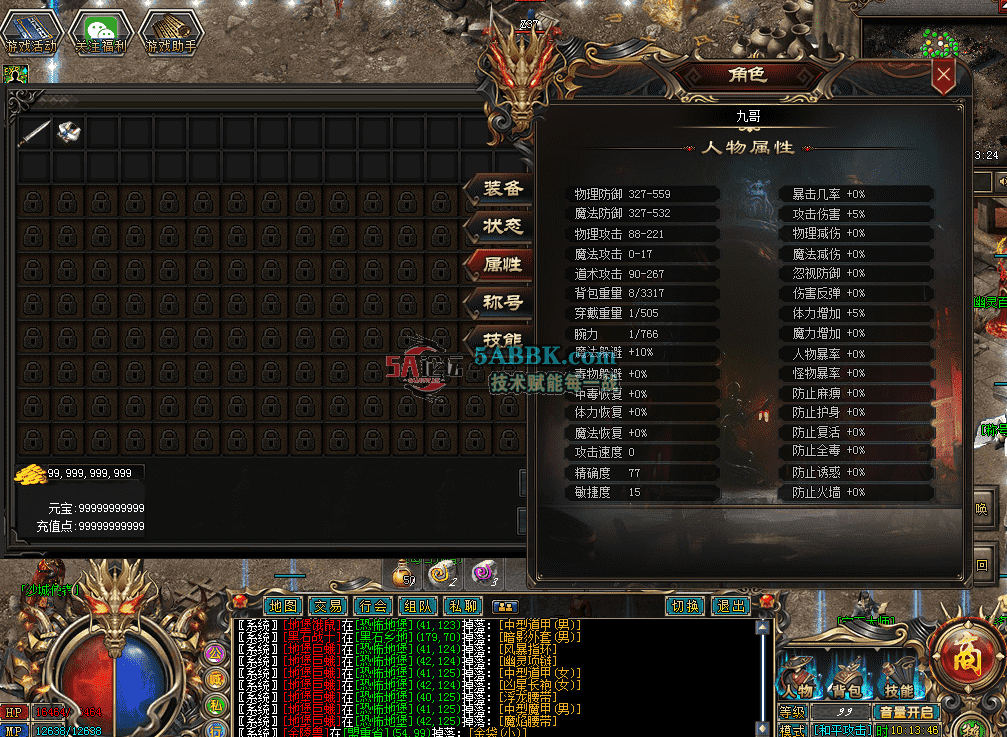Click the 切换 switch character button

coord(685,606)
